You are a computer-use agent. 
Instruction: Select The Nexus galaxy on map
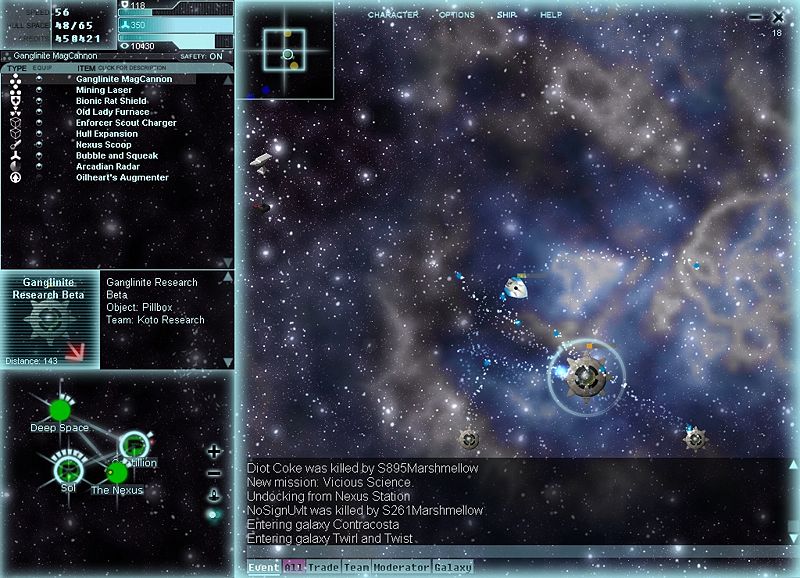click(x=117, y=473)
